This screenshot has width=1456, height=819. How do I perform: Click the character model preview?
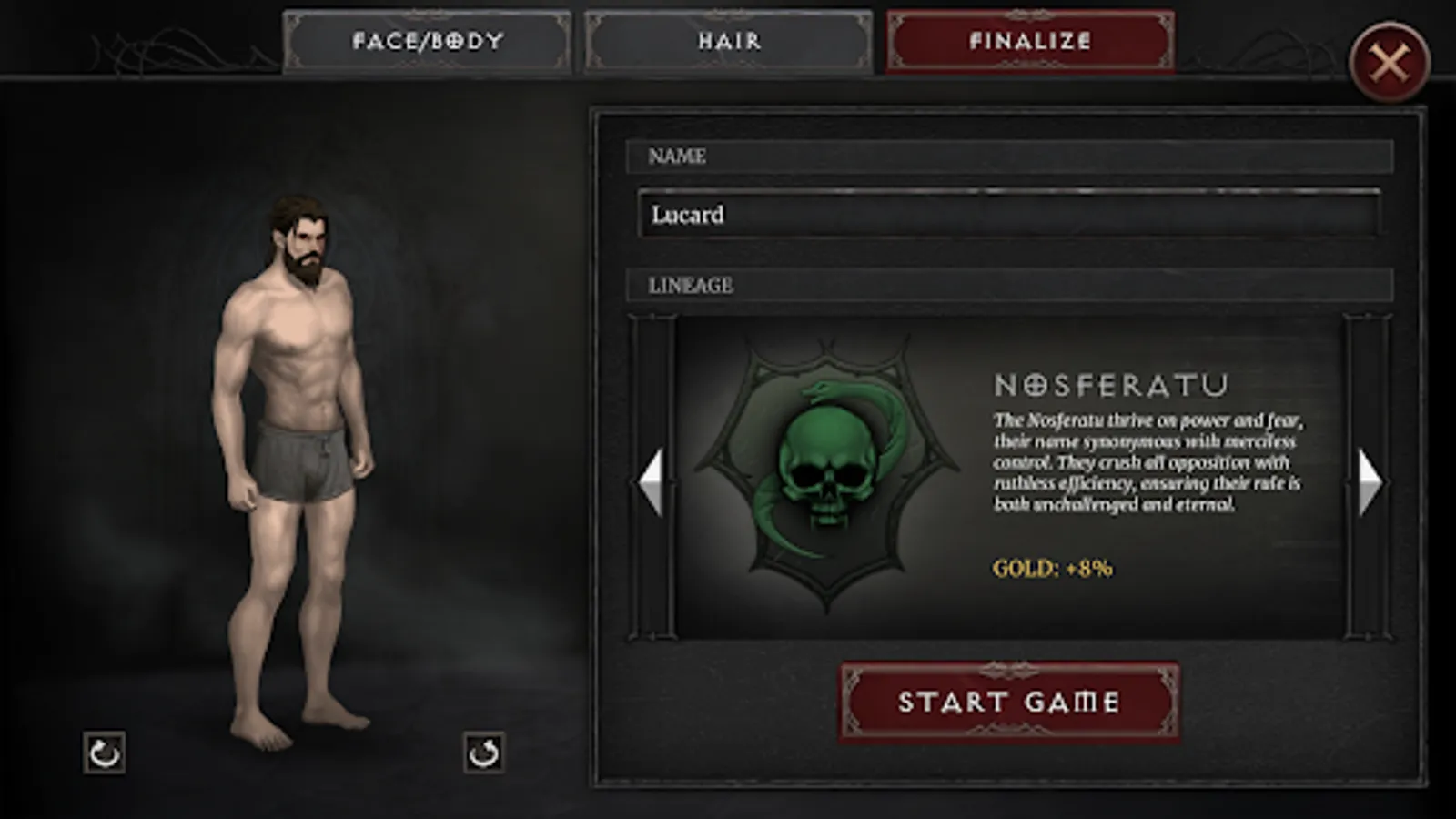[291, 455]
